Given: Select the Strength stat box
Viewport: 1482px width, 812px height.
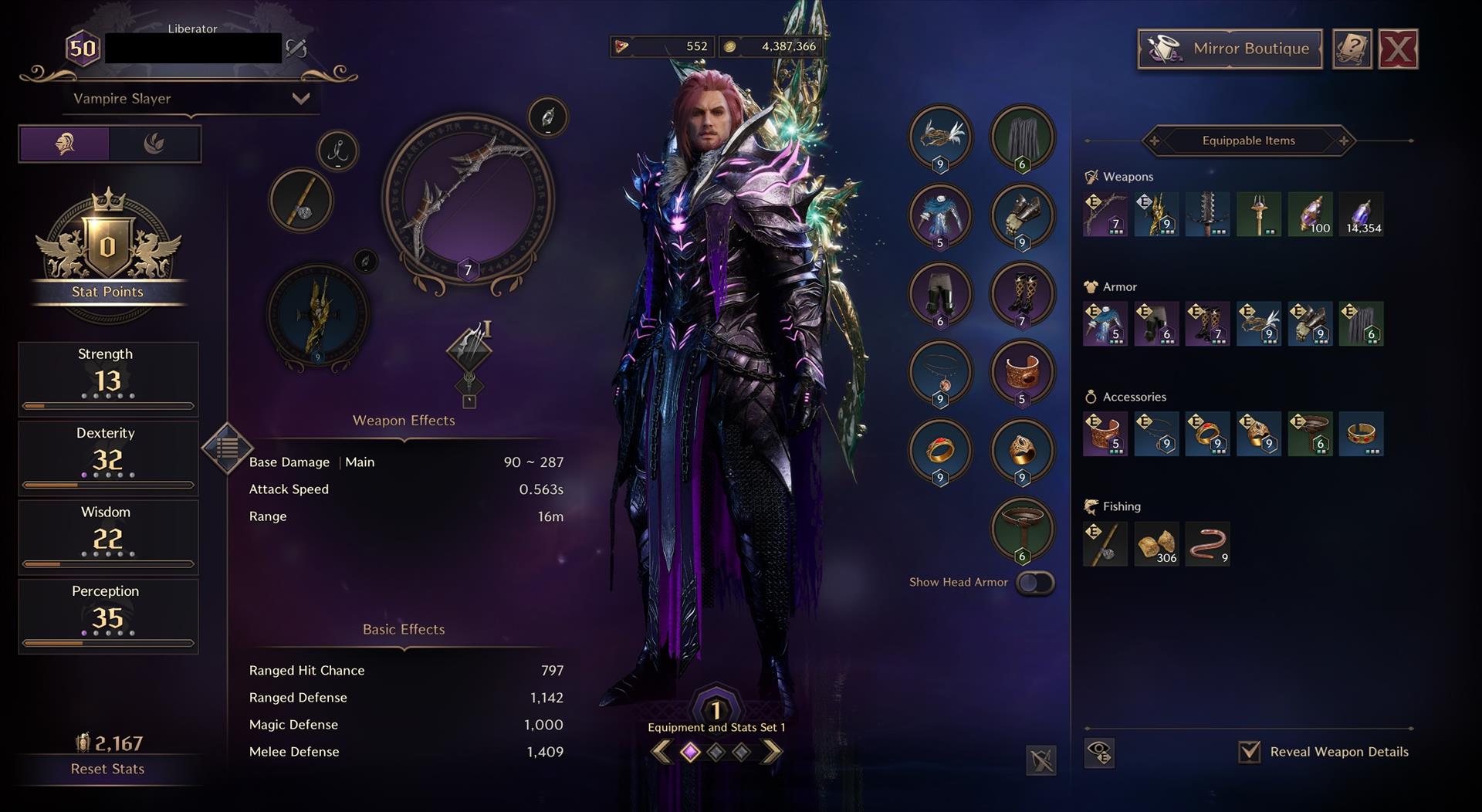Looking at the screenshot, I should tap(108, 378).
